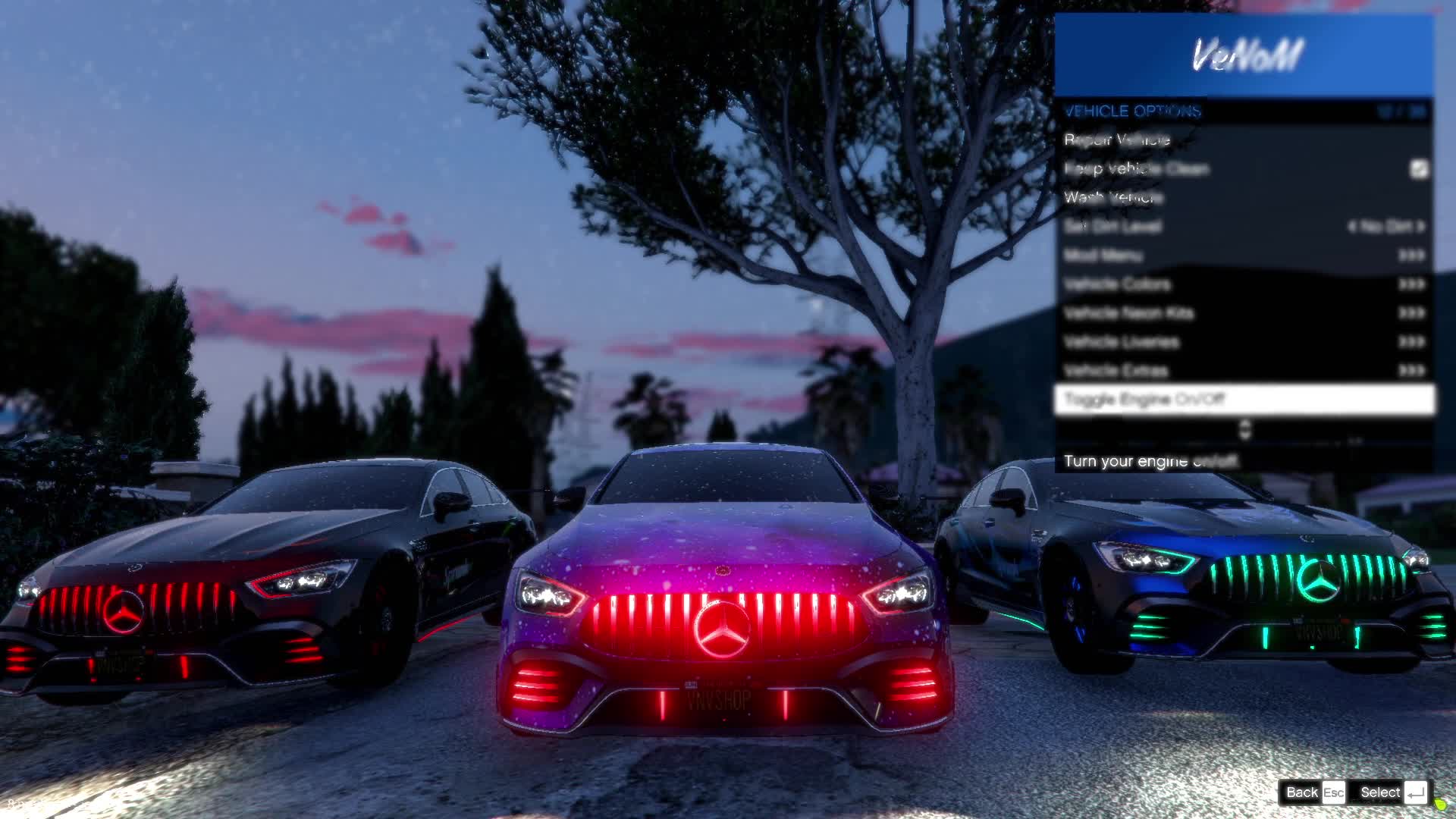This screenshot has height=819, width=1456.
Task: Activate Toggle Engine On/Off
Action: [x=1244, y=399]
